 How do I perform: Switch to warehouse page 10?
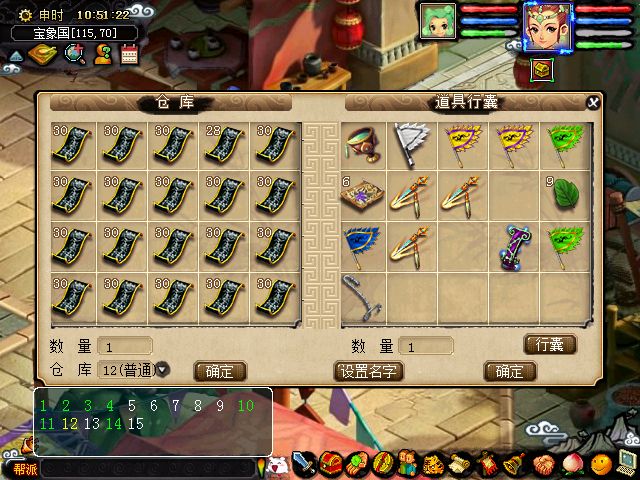coord(246,406)
